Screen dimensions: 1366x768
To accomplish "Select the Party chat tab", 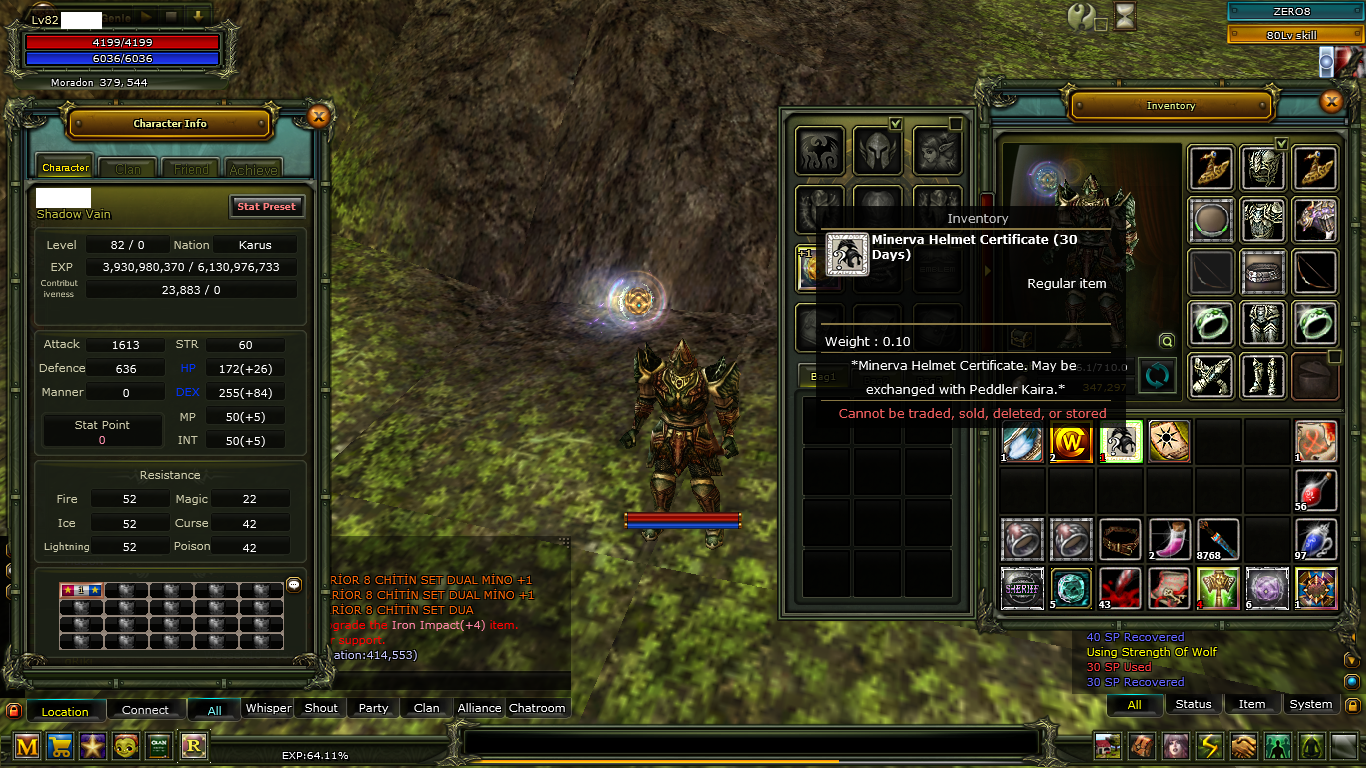I will [x=373, y=708].
